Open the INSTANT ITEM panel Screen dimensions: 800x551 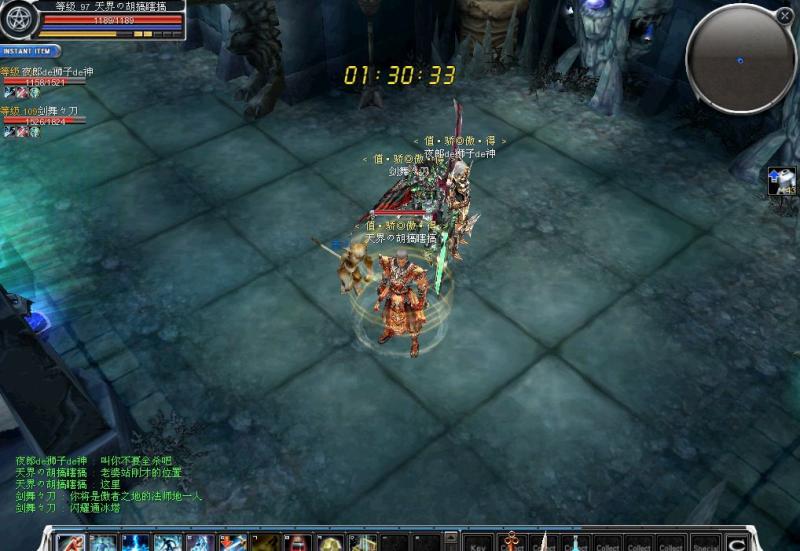30,51
